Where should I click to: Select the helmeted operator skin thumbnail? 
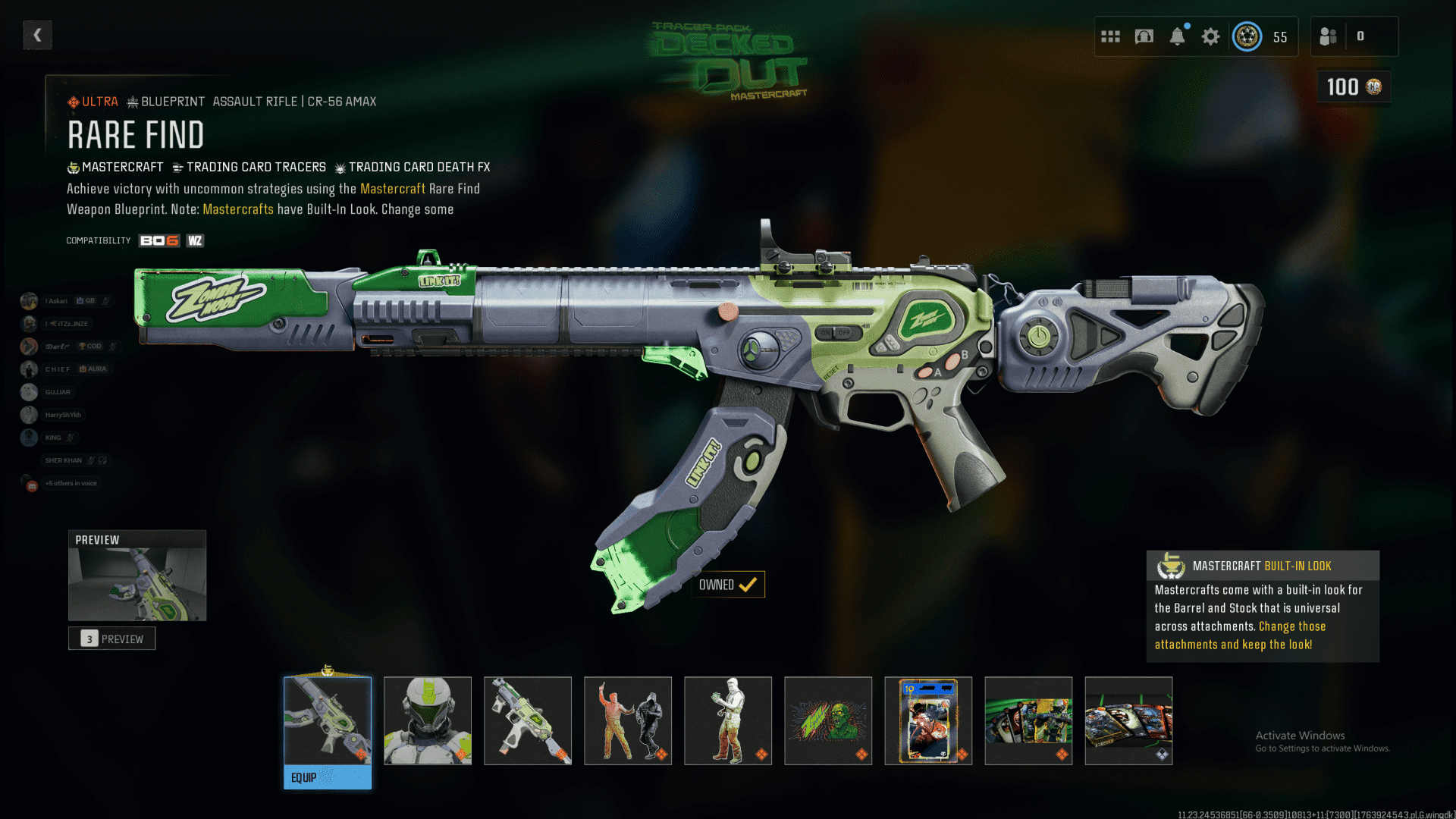coord(428,720)
